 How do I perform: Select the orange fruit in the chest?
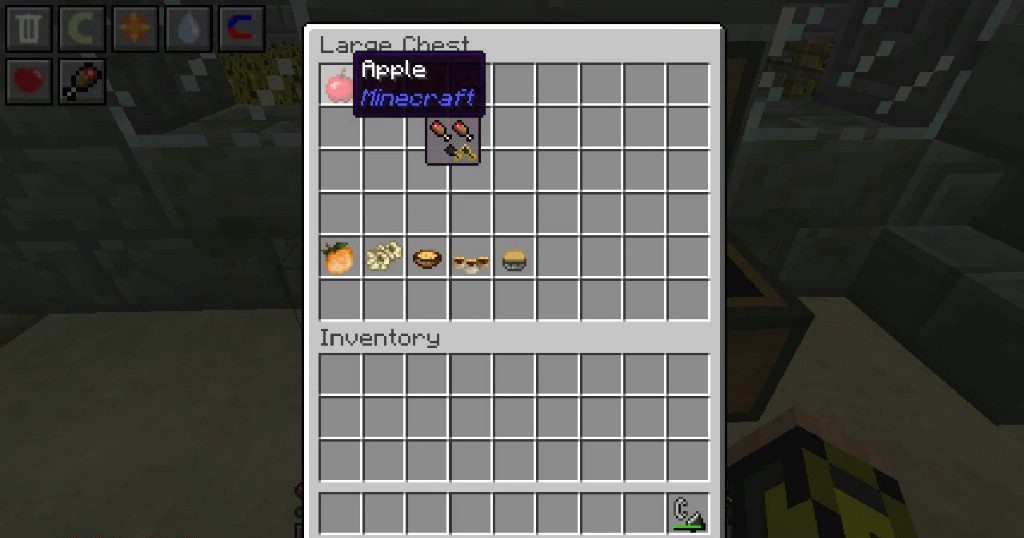[x=339, y=259]
